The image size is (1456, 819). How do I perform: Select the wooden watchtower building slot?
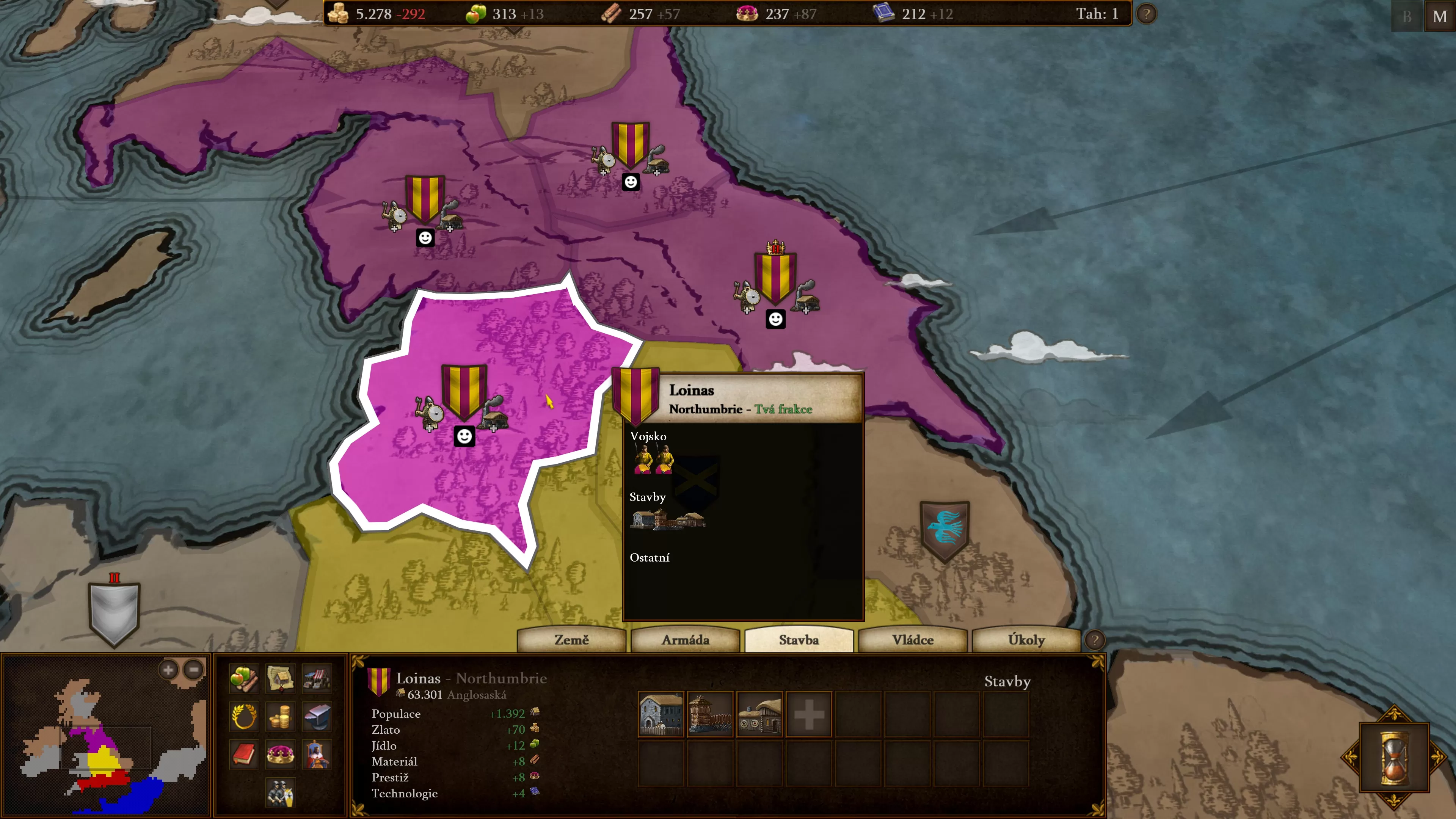711,714
